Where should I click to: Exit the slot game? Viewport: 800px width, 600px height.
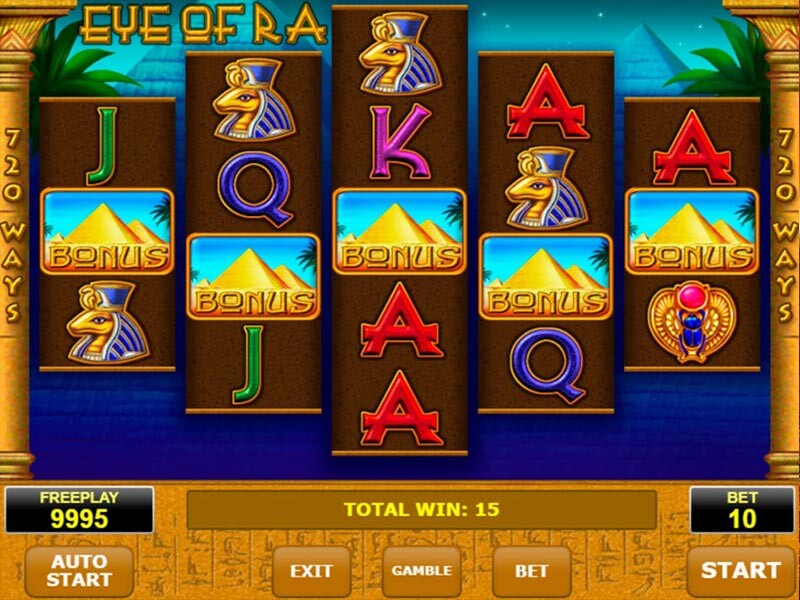pos(311,571)
